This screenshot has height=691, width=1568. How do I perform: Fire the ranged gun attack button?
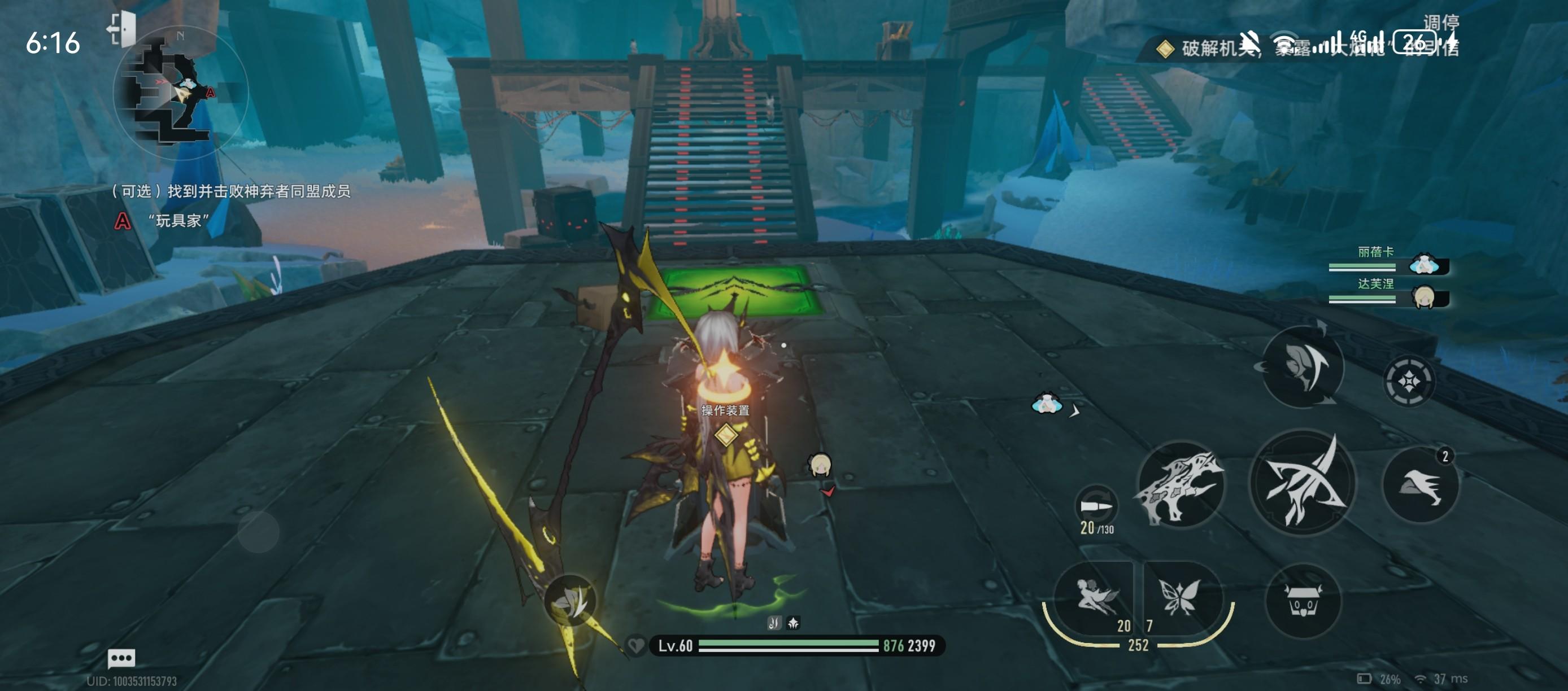coord(1181,484)
